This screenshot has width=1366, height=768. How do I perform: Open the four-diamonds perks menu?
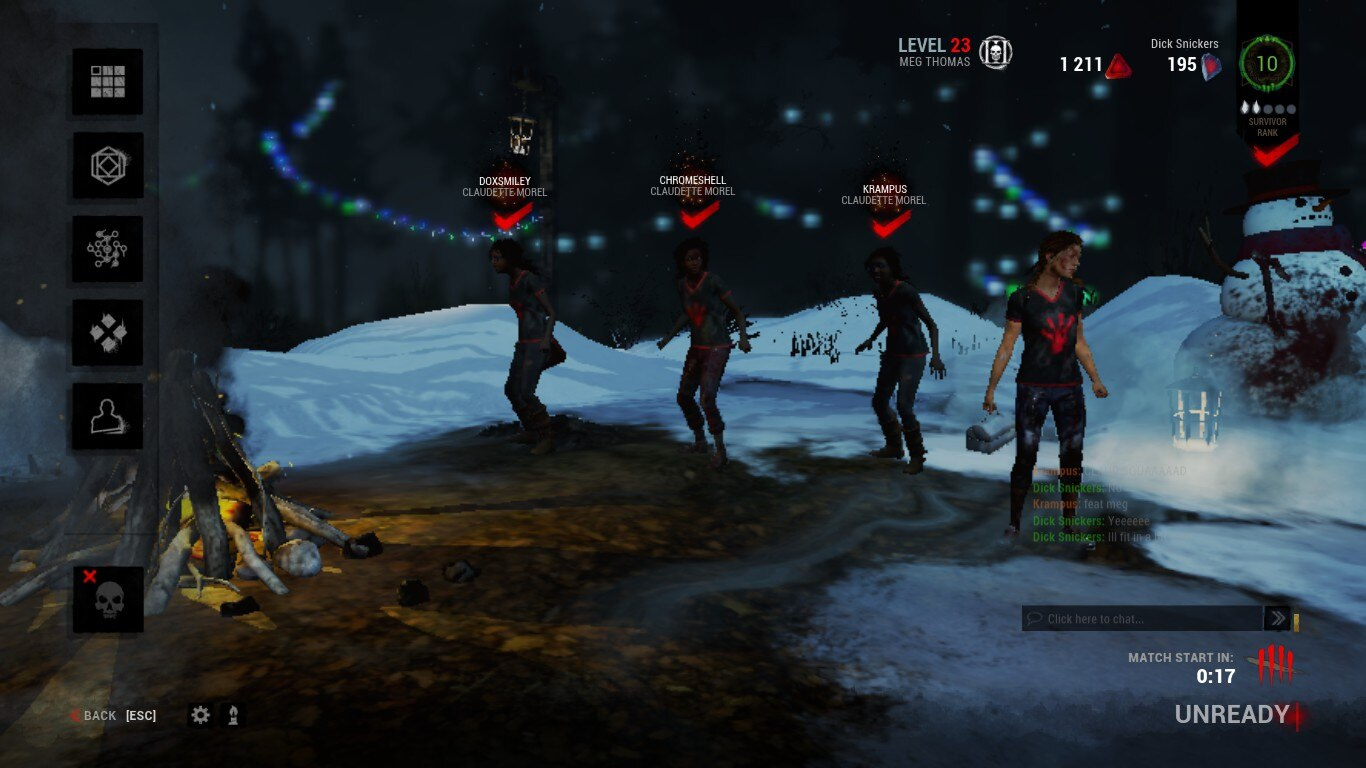tap(107, 333)
